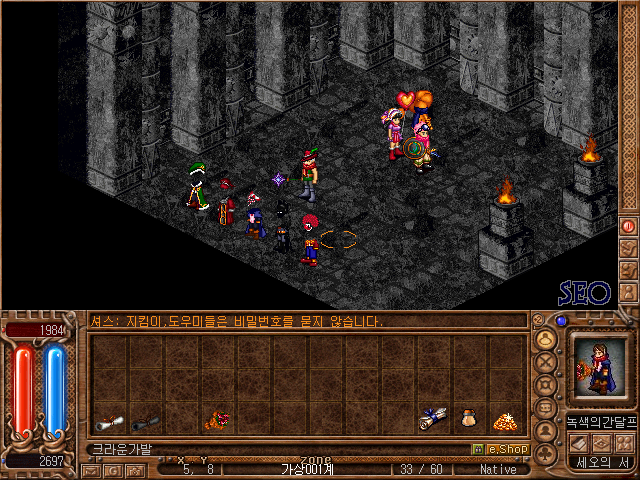
Task: Click the red round side button
Action: click(x=629, y=226)
